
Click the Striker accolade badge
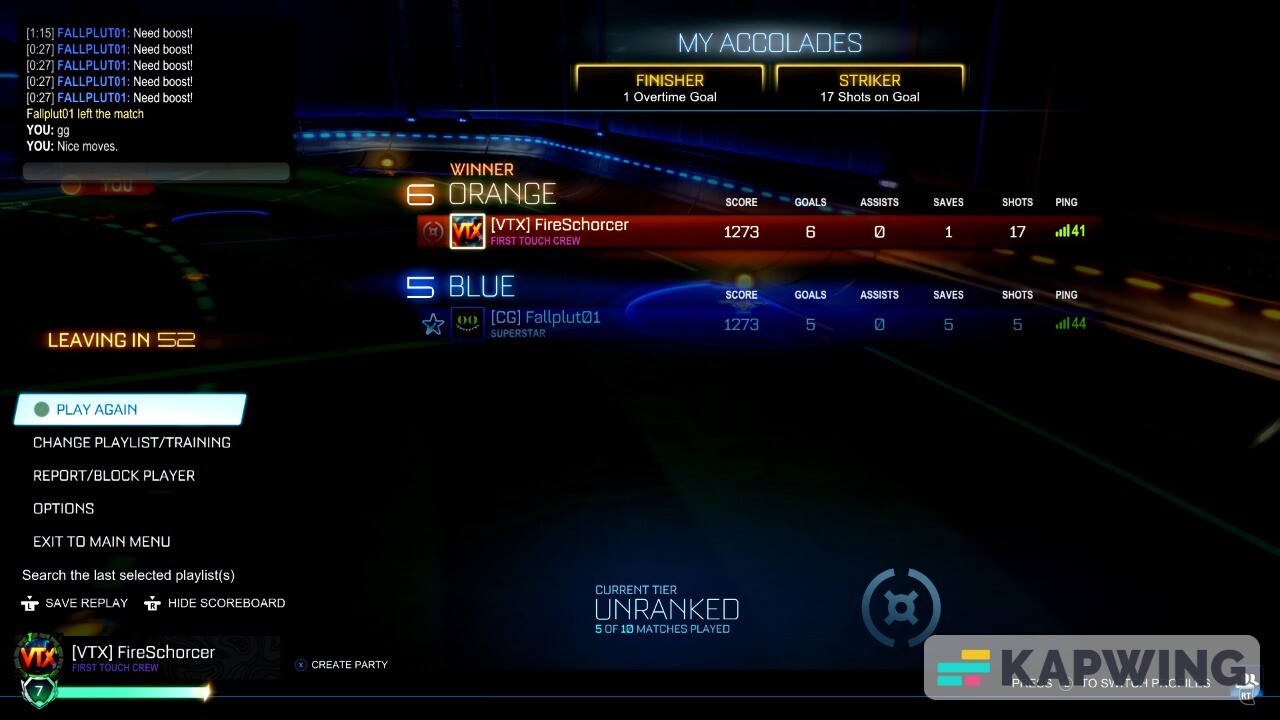tap(868, 87)
